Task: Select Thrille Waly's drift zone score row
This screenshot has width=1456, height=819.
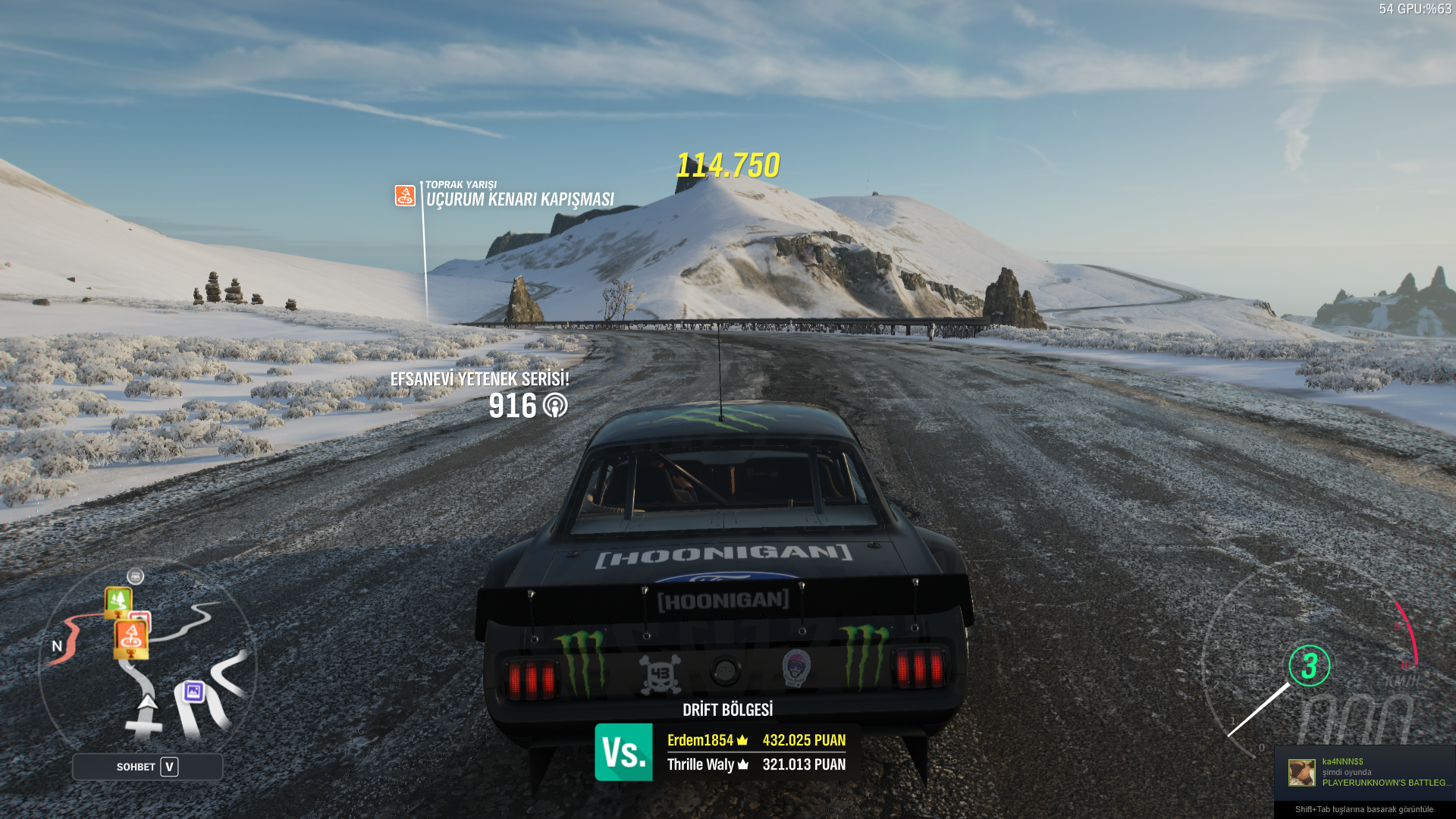Action: click(756, 764)
